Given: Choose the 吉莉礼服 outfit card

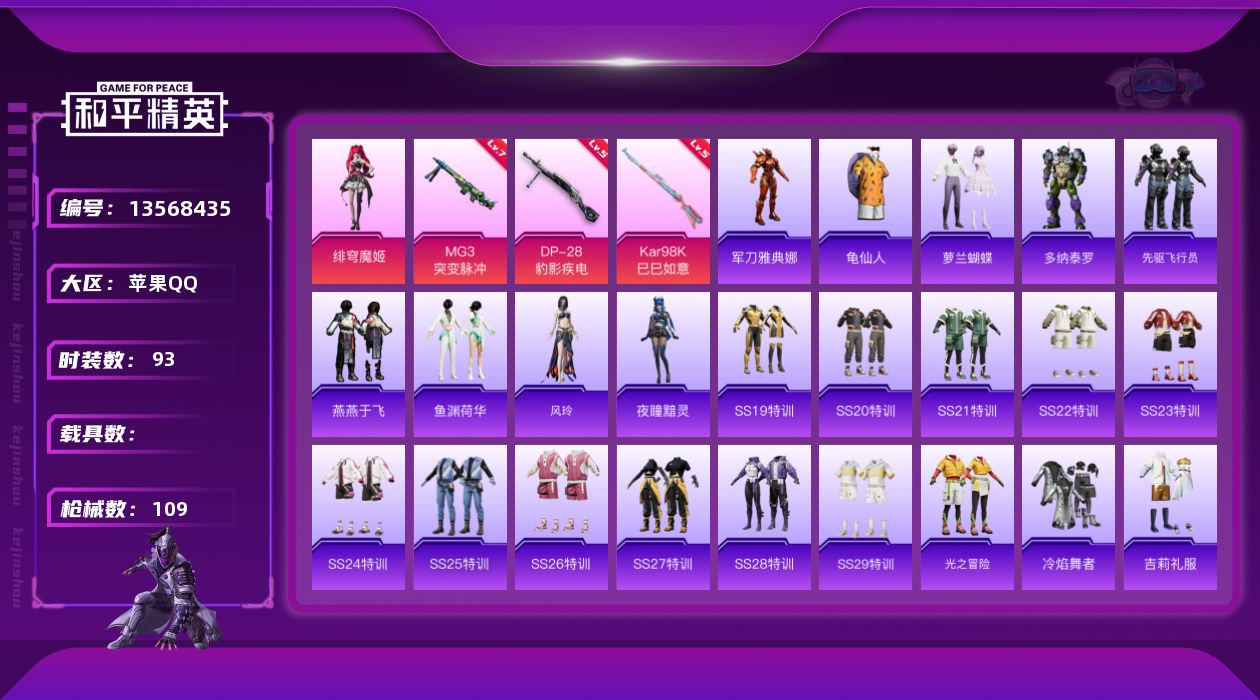Looking at the screenshot, I should pyautogui.click(x=1170, y=517).
